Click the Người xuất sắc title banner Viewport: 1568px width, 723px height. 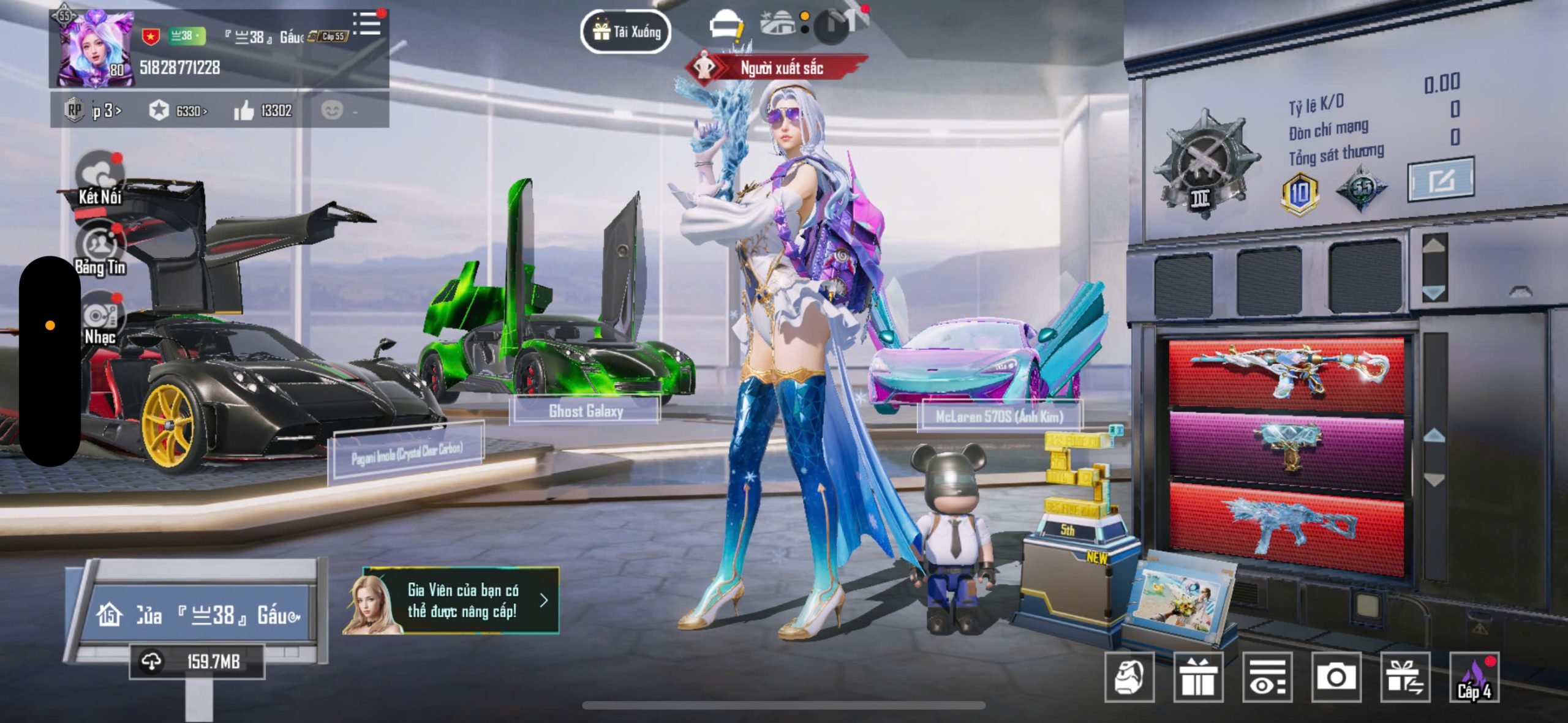point(778,68)
